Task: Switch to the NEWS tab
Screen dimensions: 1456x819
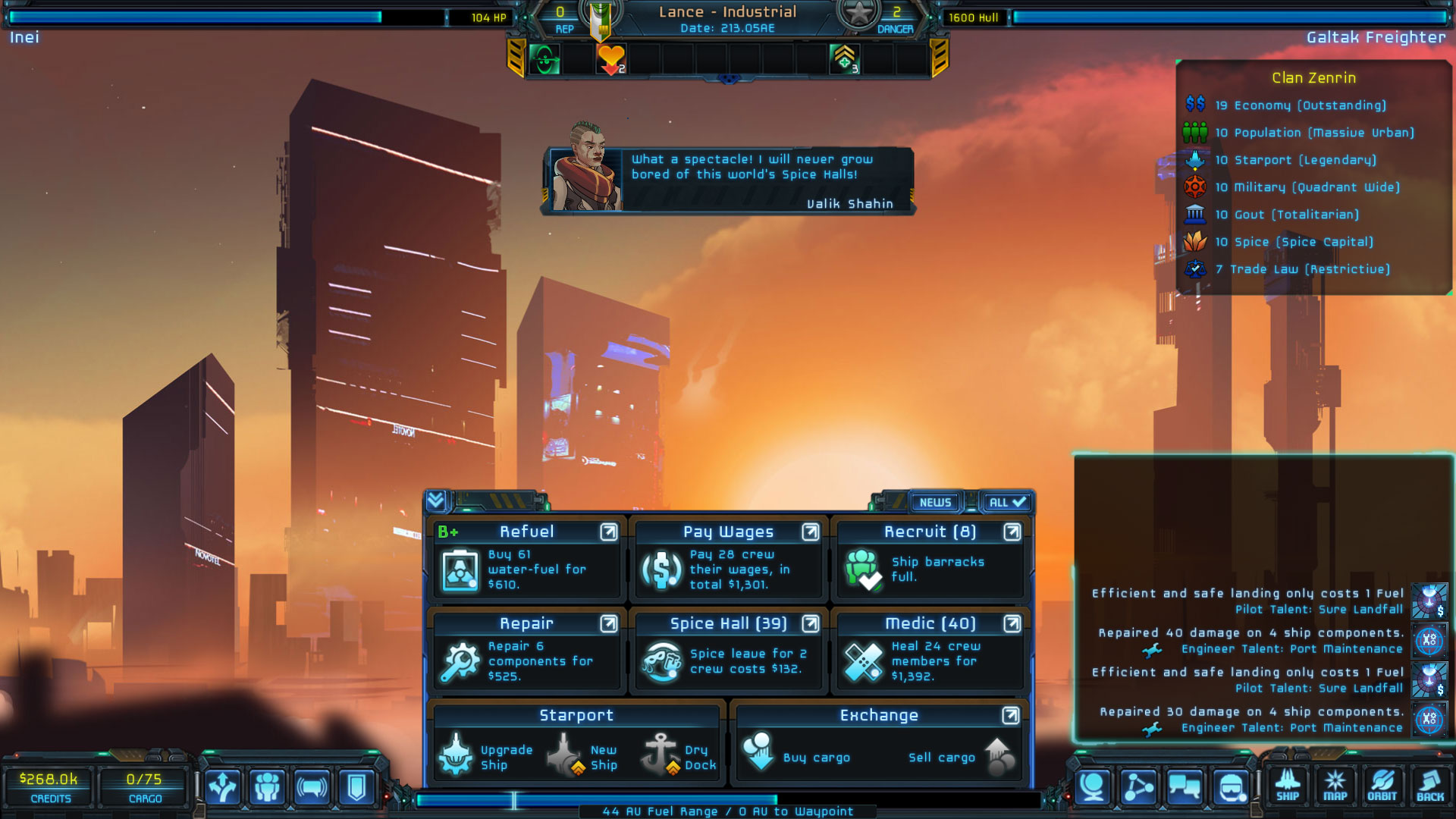Action: click(x=935, y=502)
